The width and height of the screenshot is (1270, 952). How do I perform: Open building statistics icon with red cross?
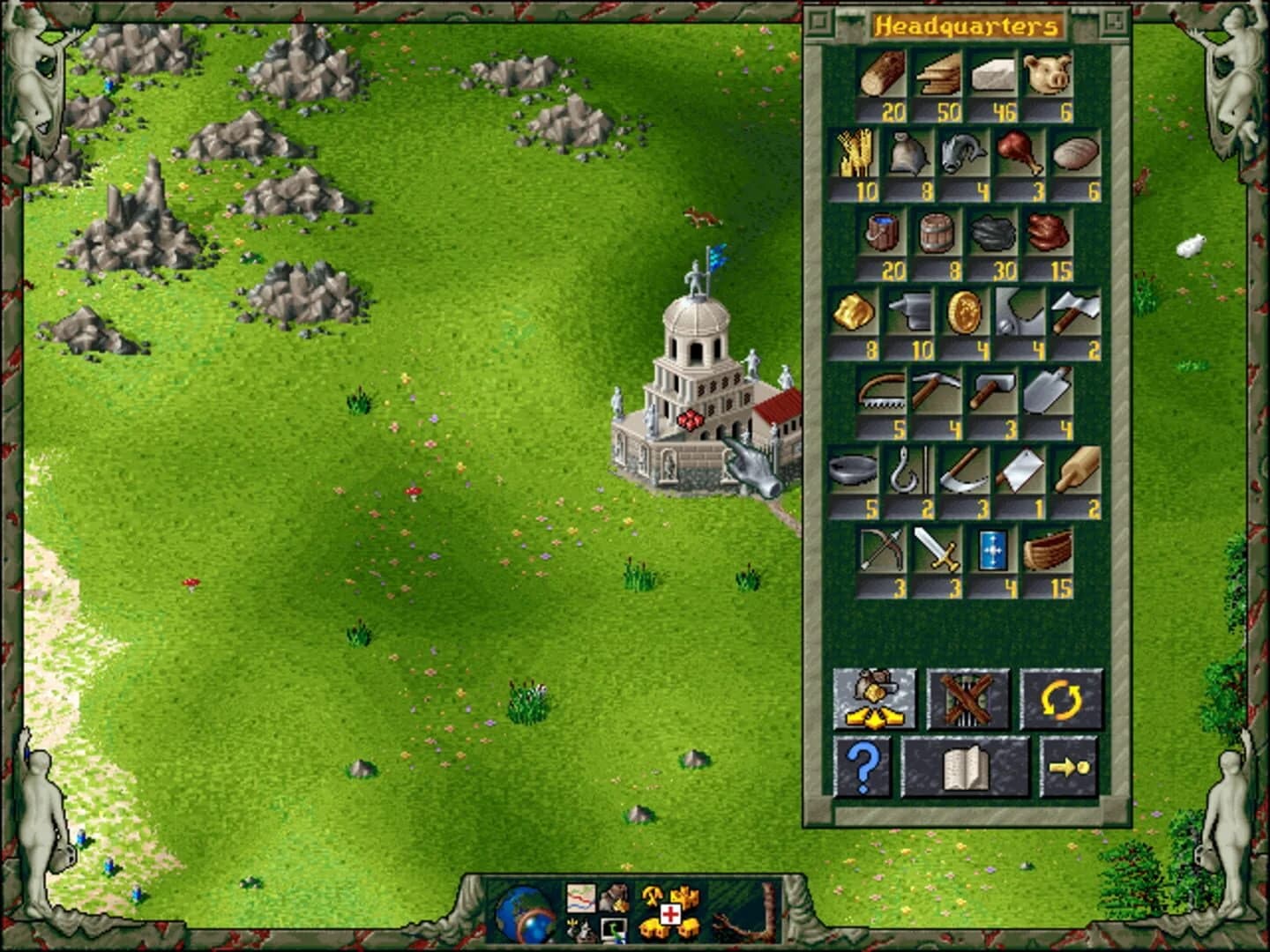pyautogui.click(x=669, y=912)
